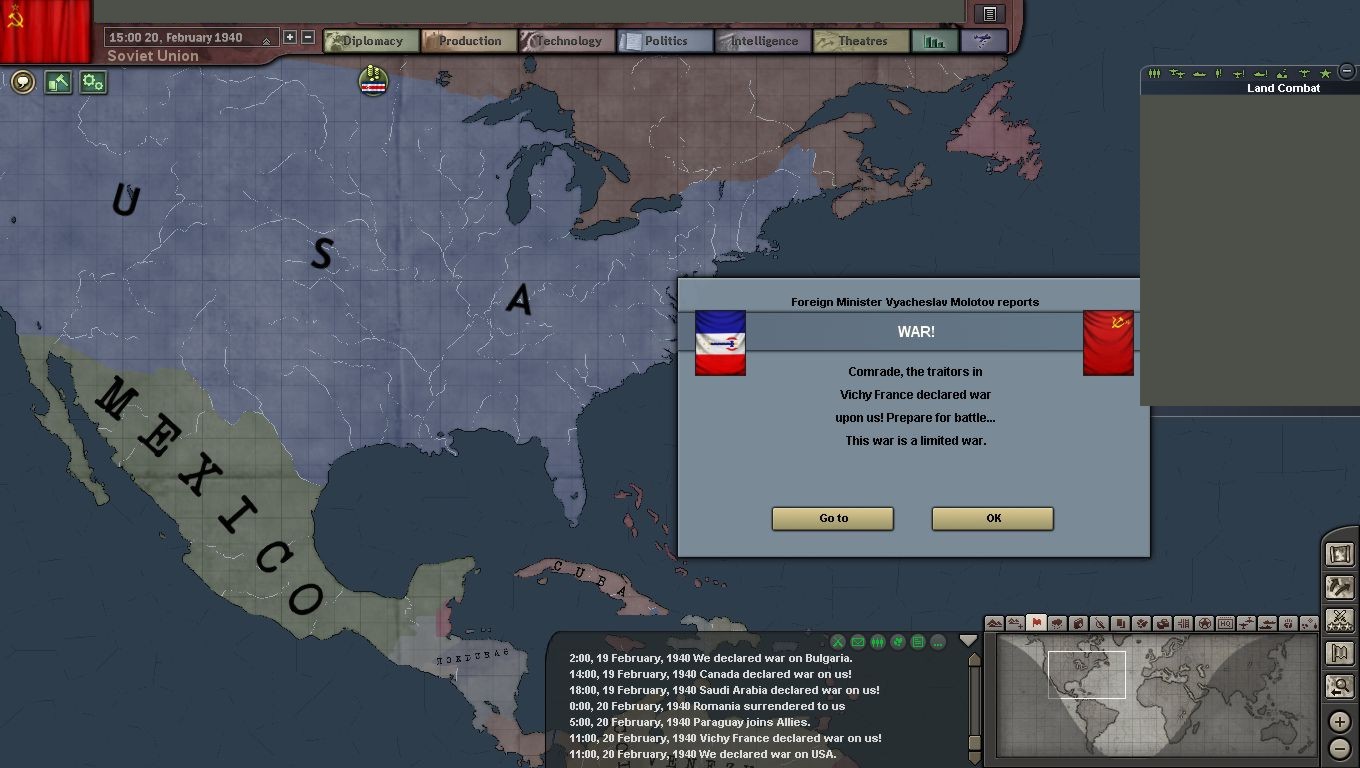
Task: Zoom out the map with the minus button
Action: pyautogui.click(x=1340, y=748)
